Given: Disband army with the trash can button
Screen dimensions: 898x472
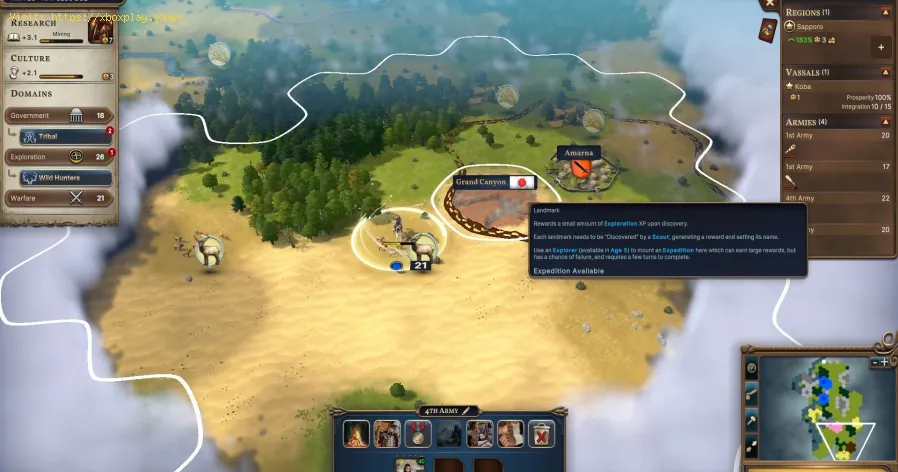Looking at the screenshot, I should (x=541, y=433).
